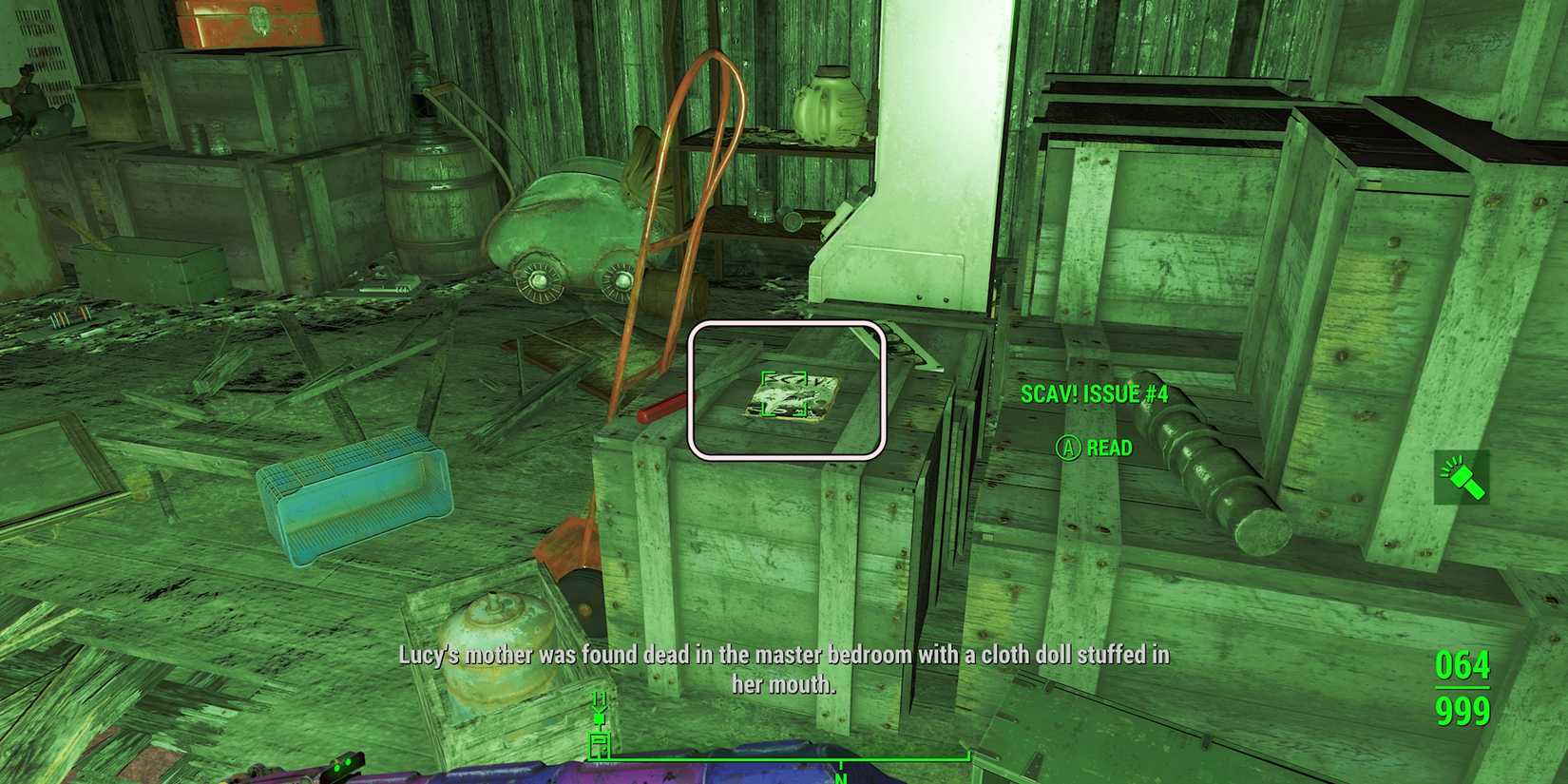Click the downward arrow above the Vault Boy figure
Image resolution: width=1568 pixels, height=784 pixels.
pyautogui.click(x=599, y=700)
